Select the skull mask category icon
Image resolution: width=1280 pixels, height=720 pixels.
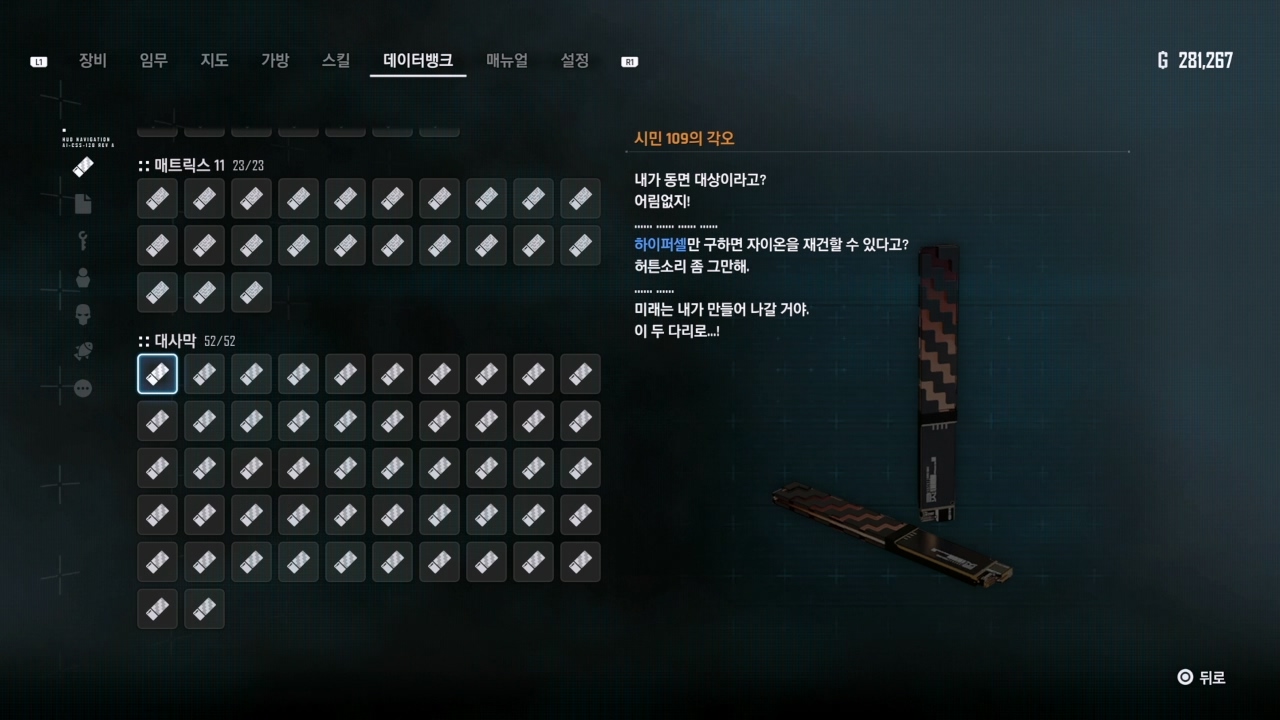tap(83, 315)
